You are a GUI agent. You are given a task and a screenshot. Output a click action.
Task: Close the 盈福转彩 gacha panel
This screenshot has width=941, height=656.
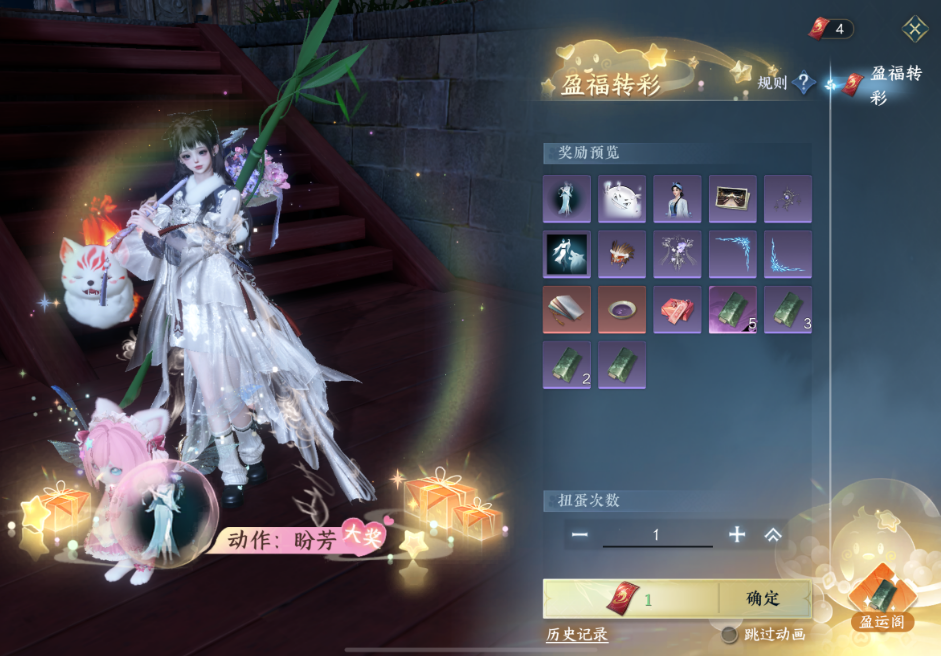[x=914, y=28]
